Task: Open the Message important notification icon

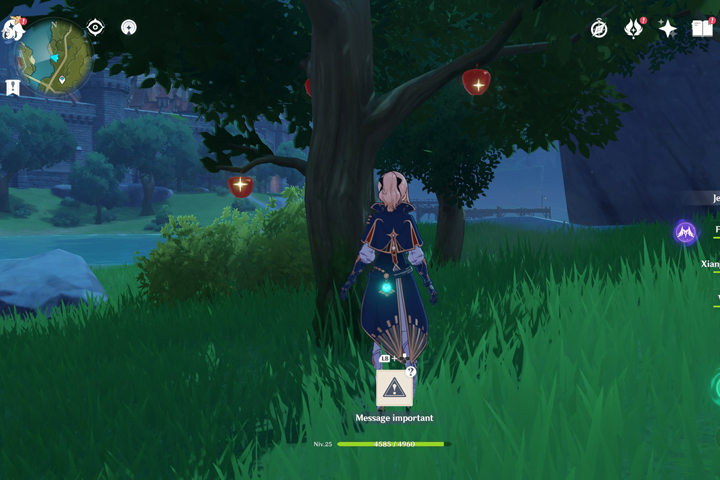Action: [x=395, y=389]
